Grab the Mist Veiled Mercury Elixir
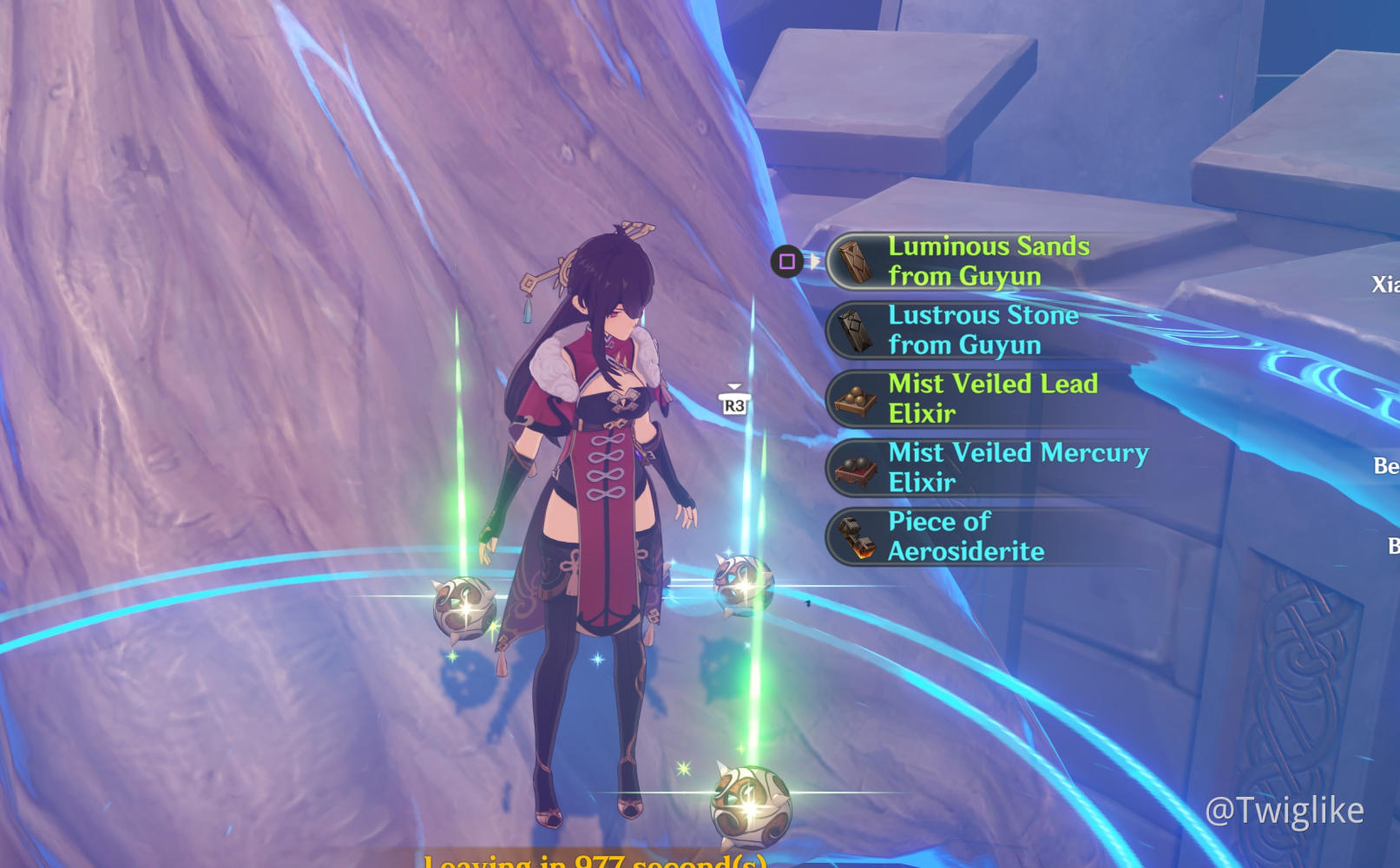 point(1017,467)
